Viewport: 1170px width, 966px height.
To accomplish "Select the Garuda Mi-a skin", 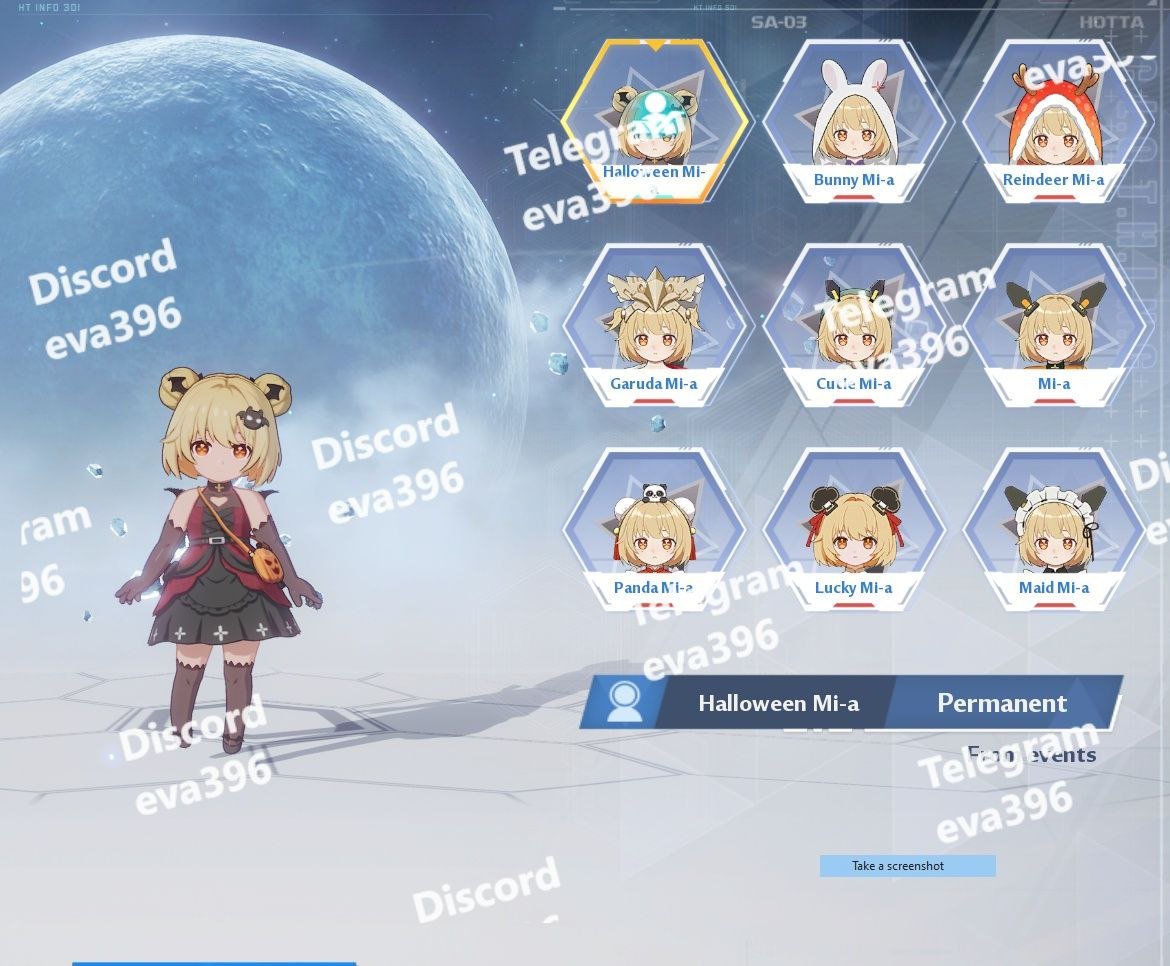I will [654, 326].
